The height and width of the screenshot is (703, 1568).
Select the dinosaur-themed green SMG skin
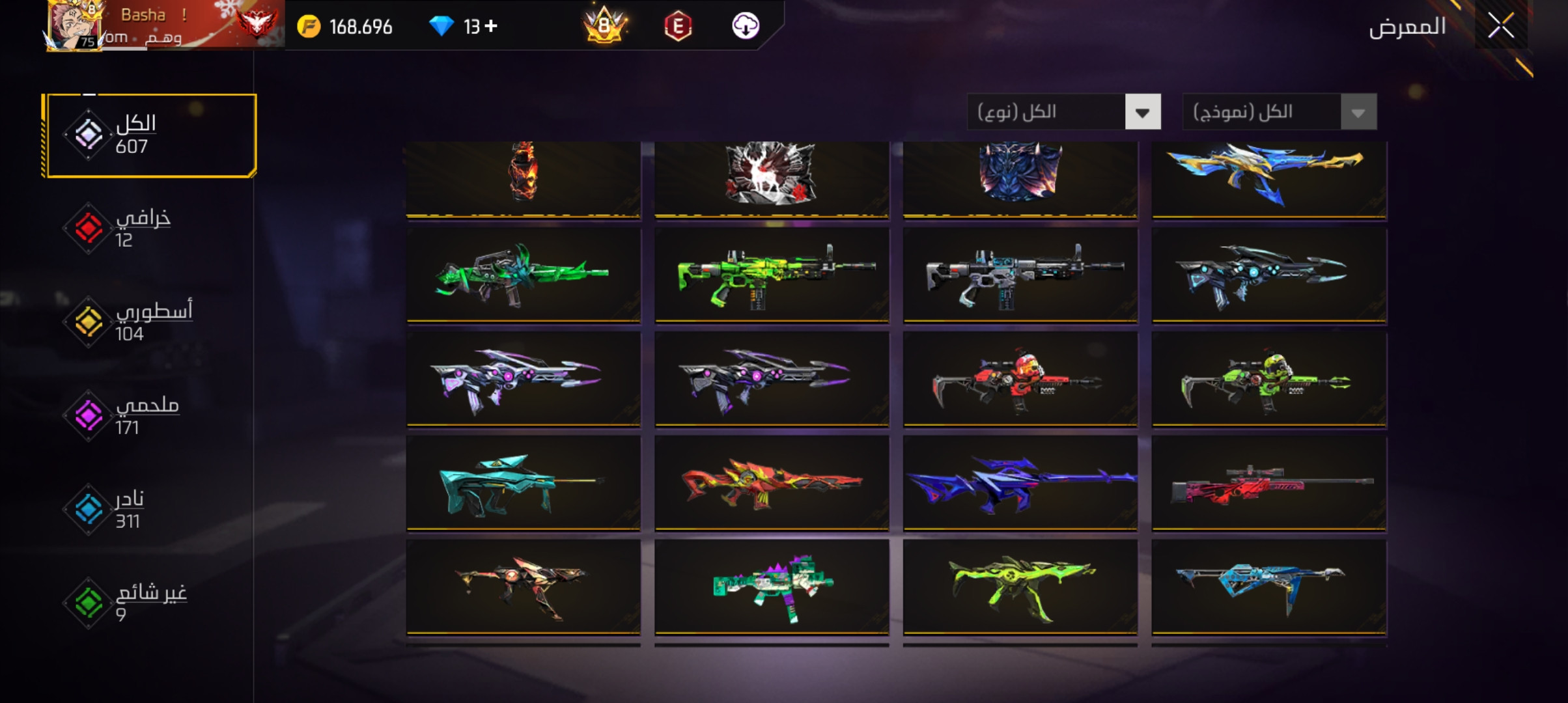coord(772,587)
